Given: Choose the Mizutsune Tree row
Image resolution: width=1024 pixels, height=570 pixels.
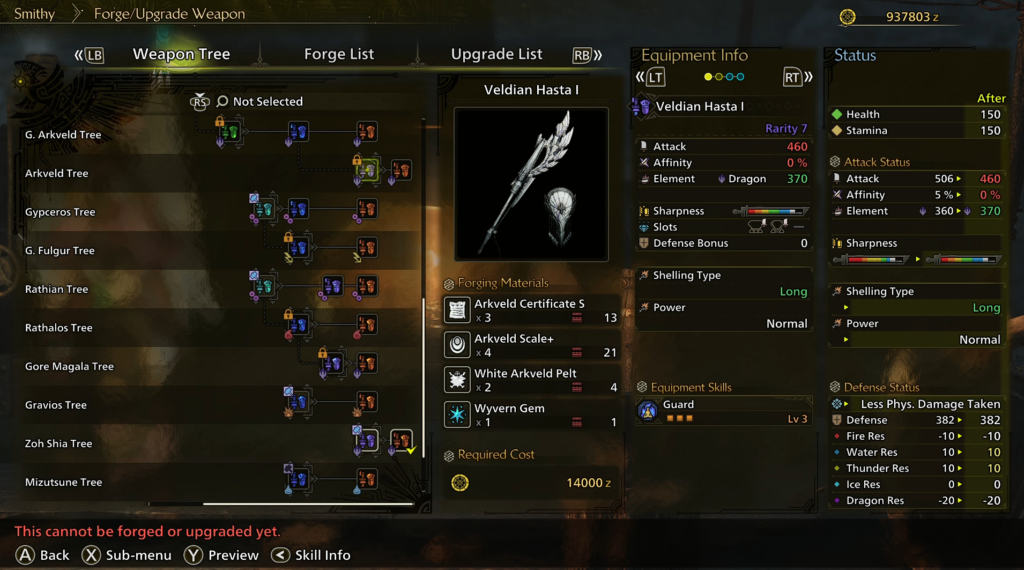Looking at the screenshot, I should click(63, 482).
